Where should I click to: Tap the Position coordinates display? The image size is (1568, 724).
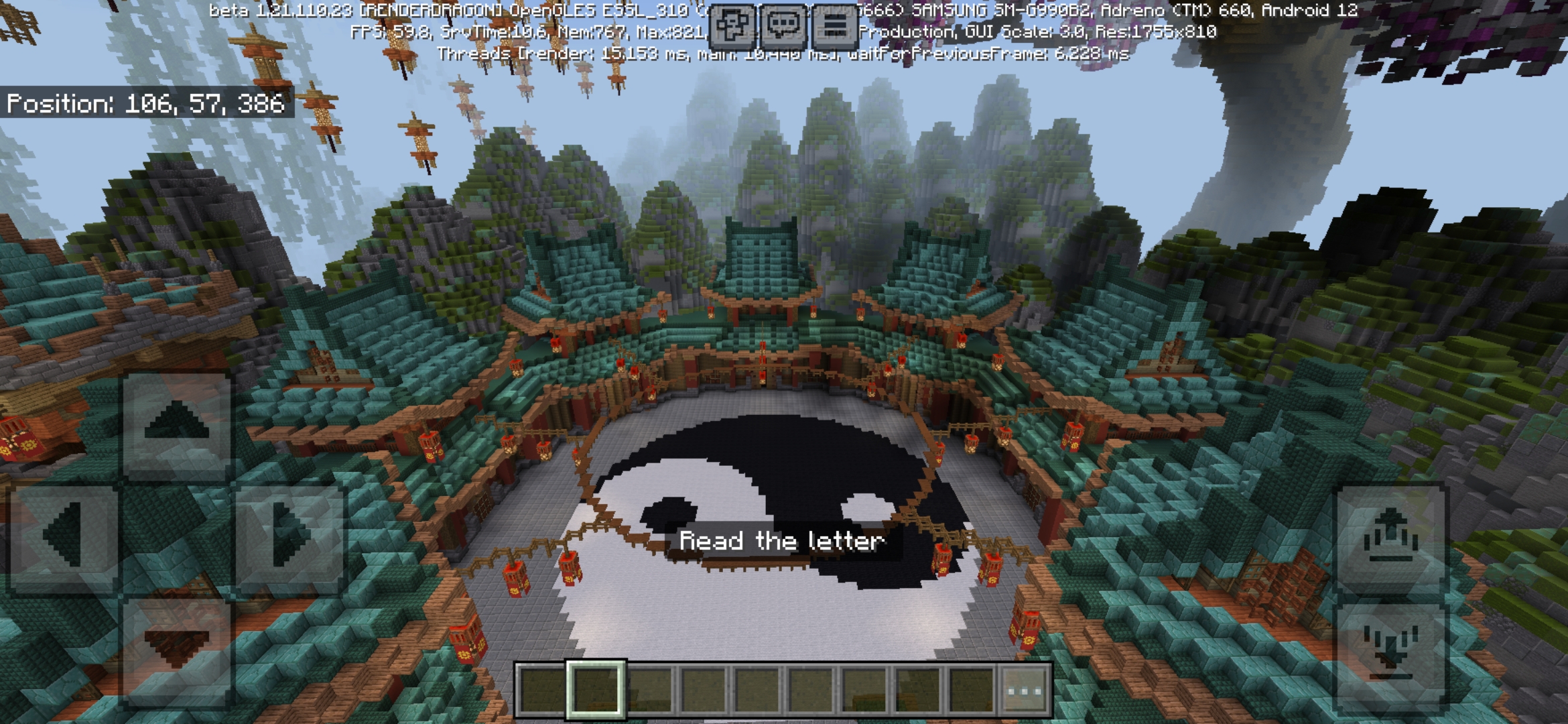coord(149,104)
